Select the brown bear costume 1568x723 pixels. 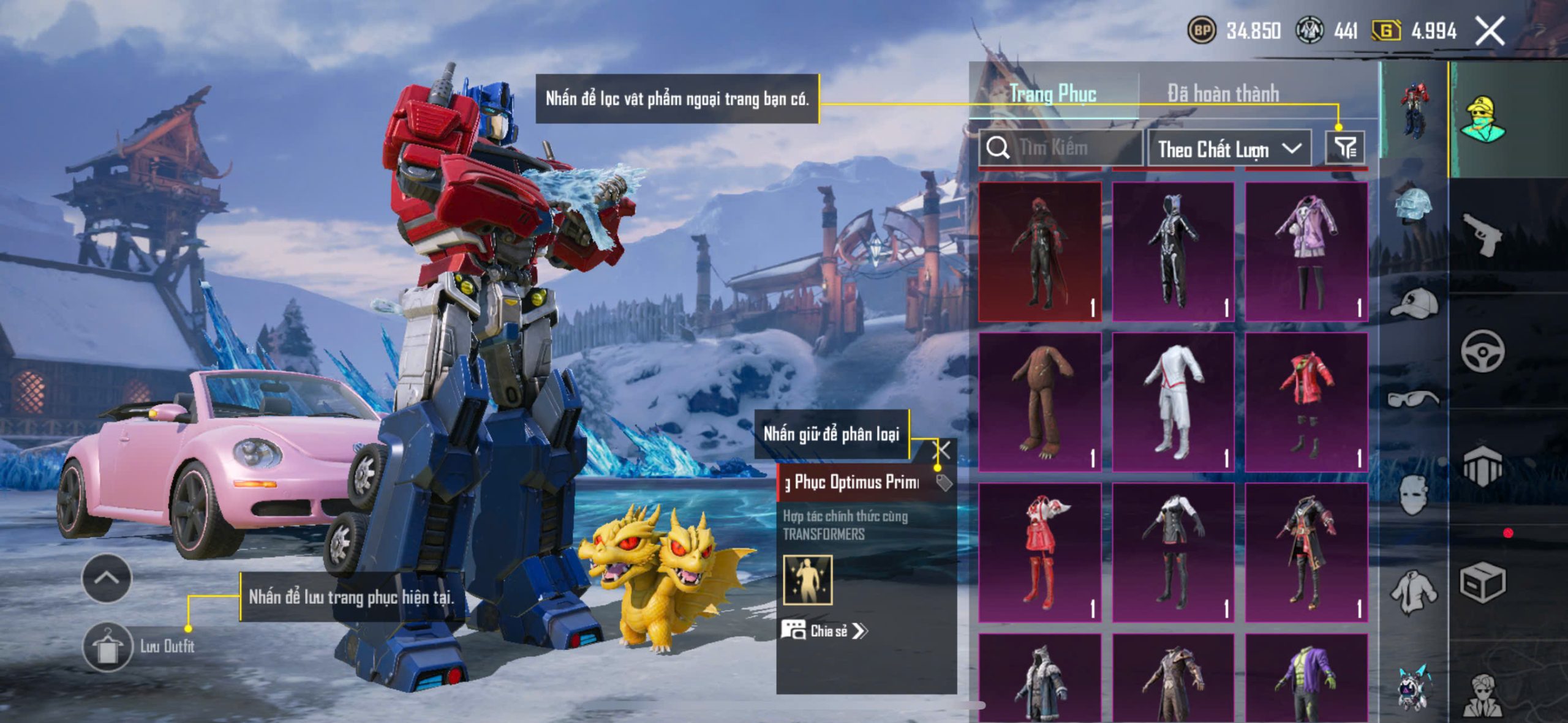click(1040, 402)
